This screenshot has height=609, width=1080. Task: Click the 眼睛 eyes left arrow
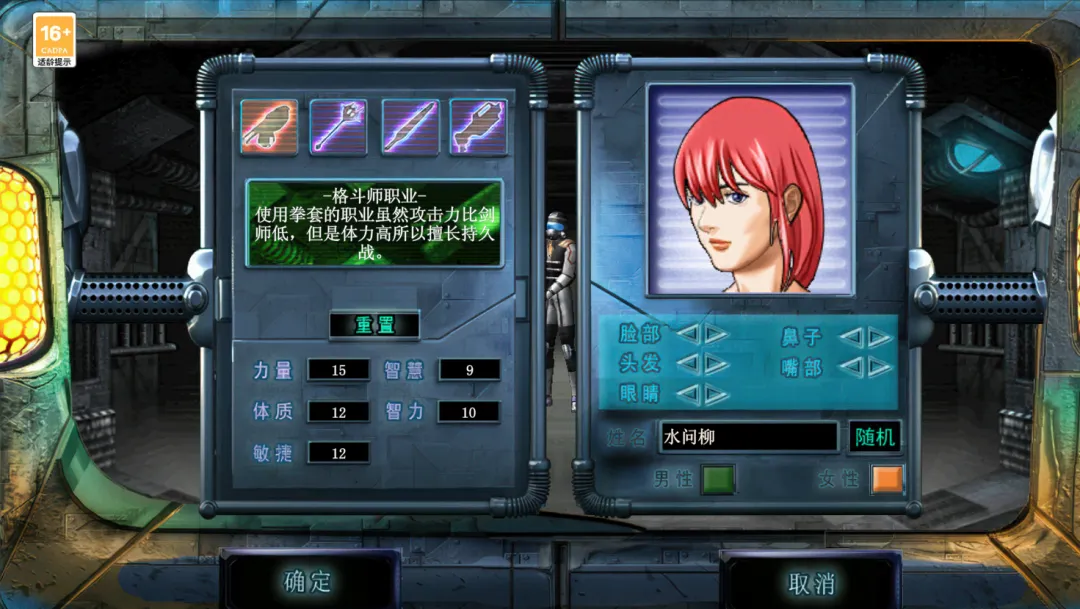pos(688,393)
